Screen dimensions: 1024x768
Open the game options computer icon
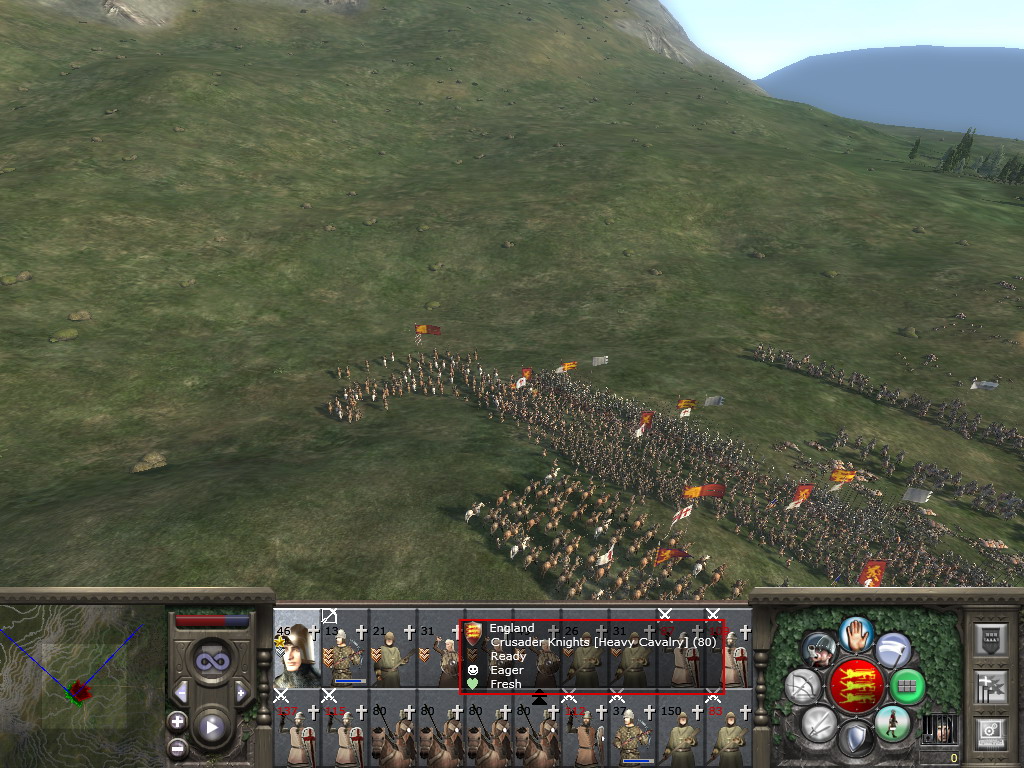coord(990,734)
